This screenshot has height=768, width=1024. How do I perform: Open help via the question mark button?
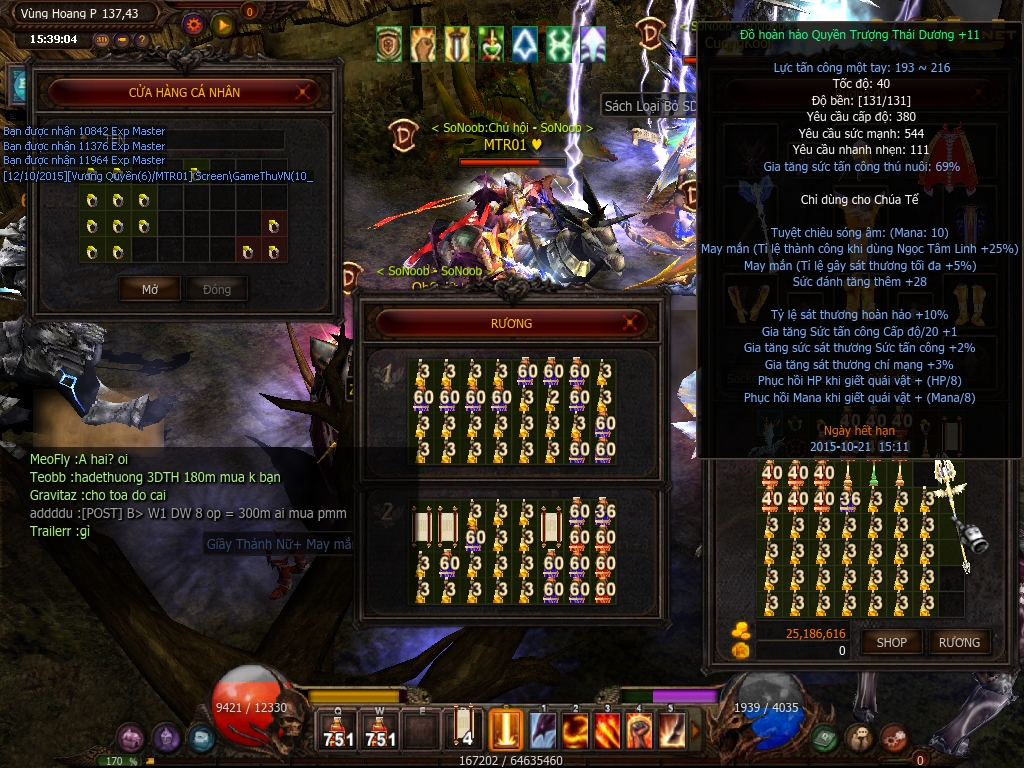pos(142,40)
